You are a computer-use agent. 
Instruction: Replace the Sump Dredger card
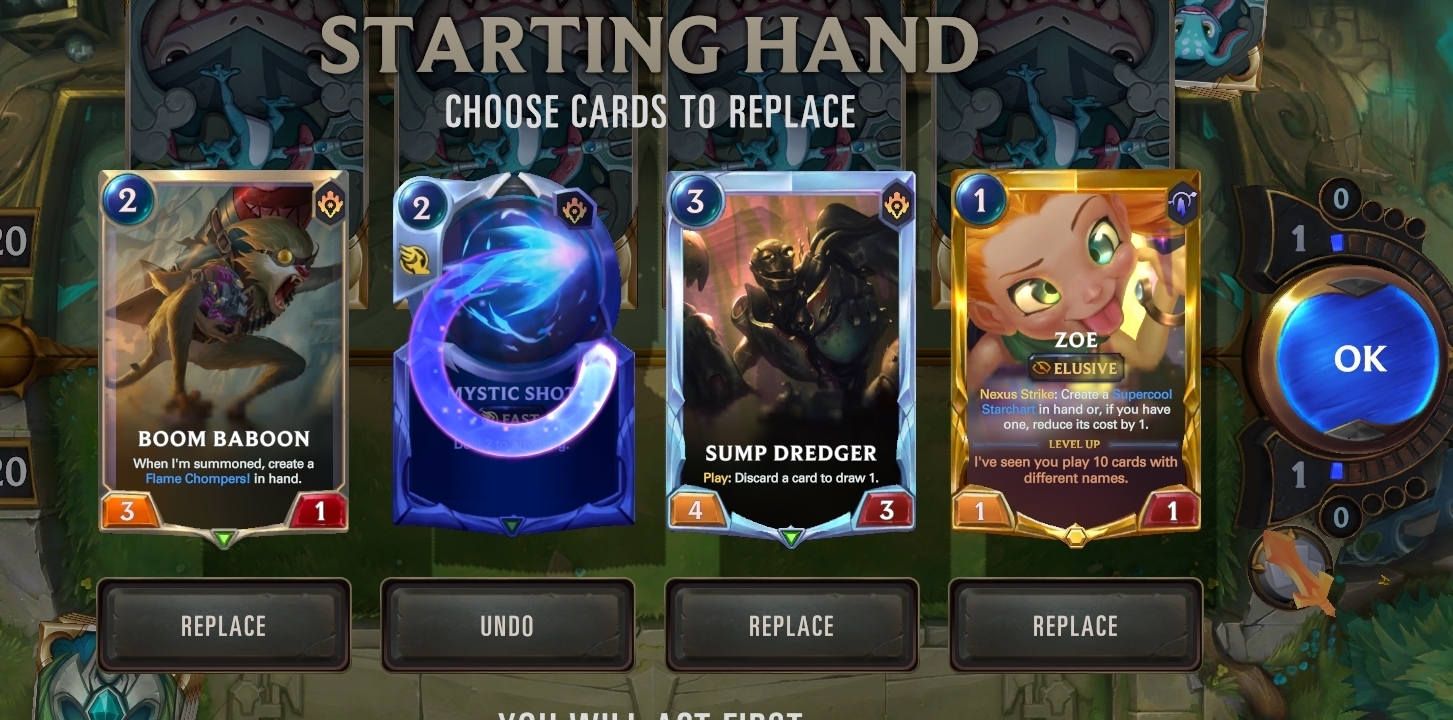tap(791, 626)
